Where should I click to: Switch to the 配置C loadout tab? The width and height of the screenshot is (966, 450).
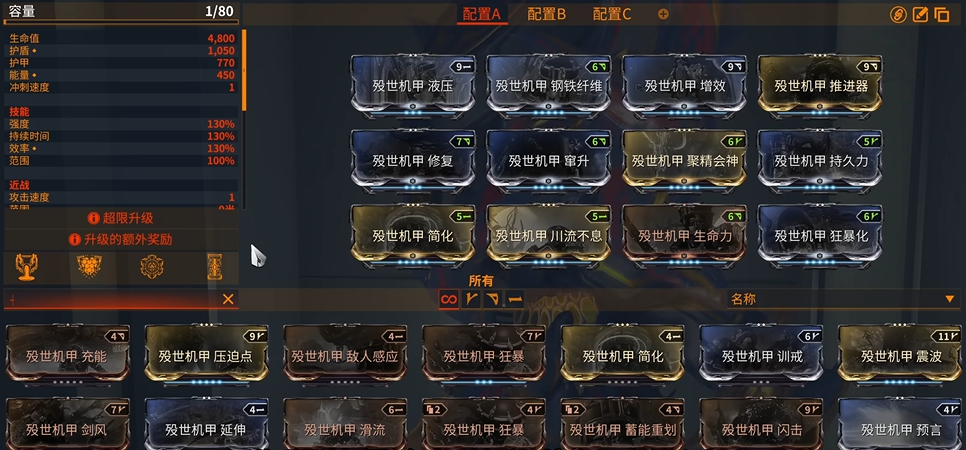612,14
